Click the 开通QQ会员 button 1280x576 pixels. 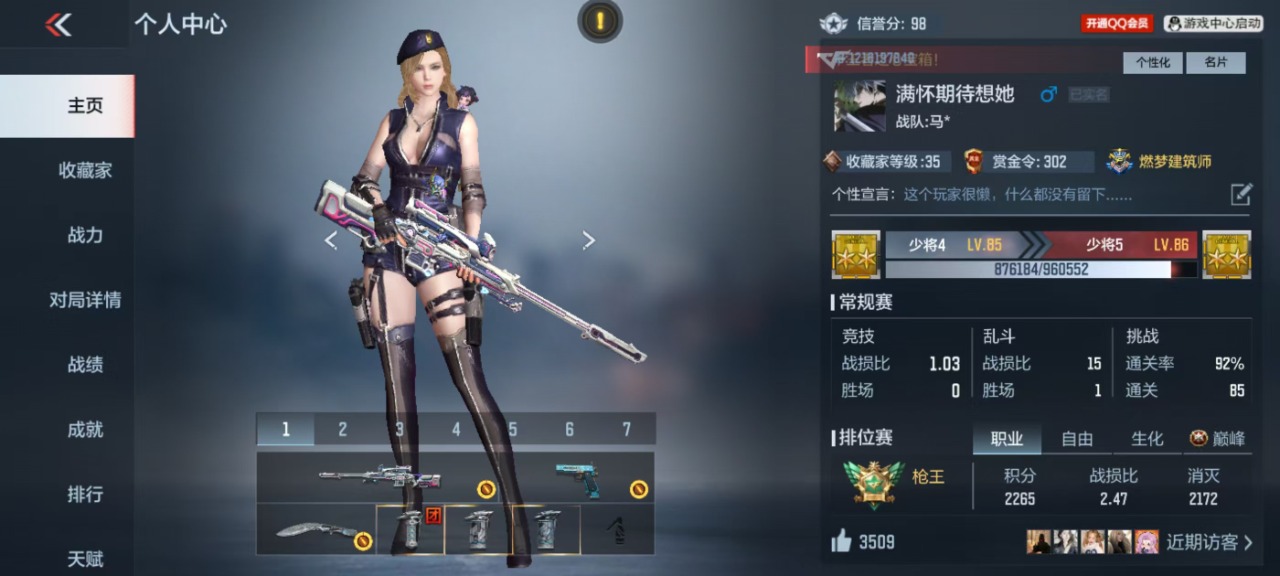point(1116,23)
